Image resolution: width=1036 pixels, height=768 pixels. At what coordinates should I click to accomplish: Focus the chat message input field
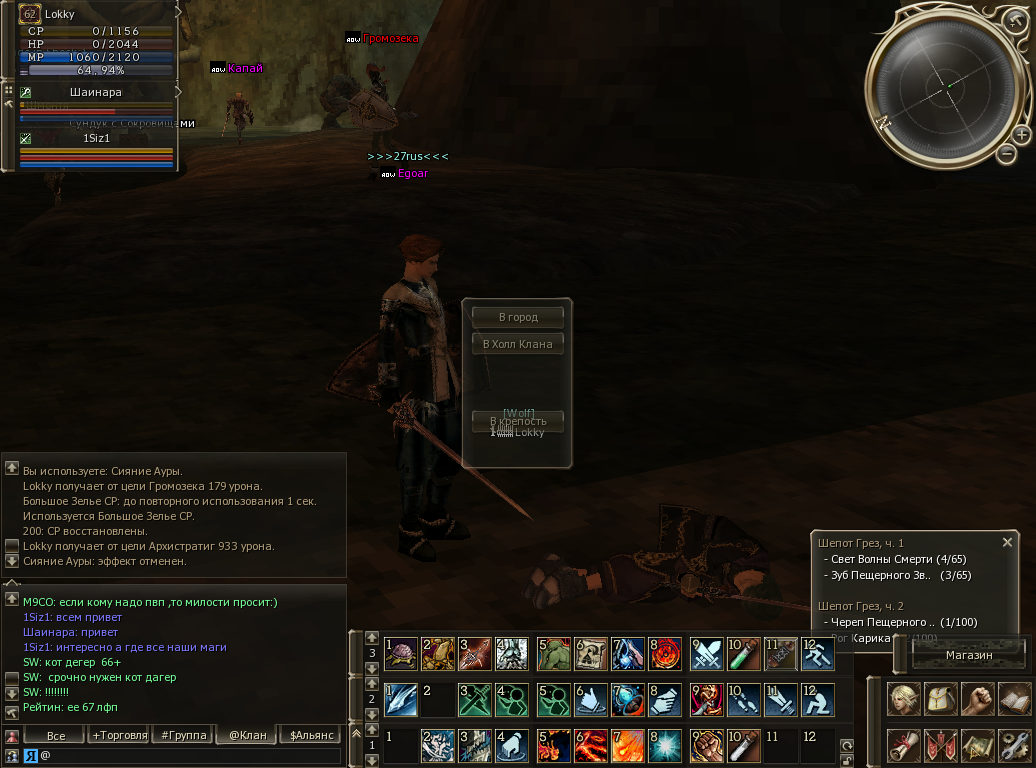pos(190,756)
